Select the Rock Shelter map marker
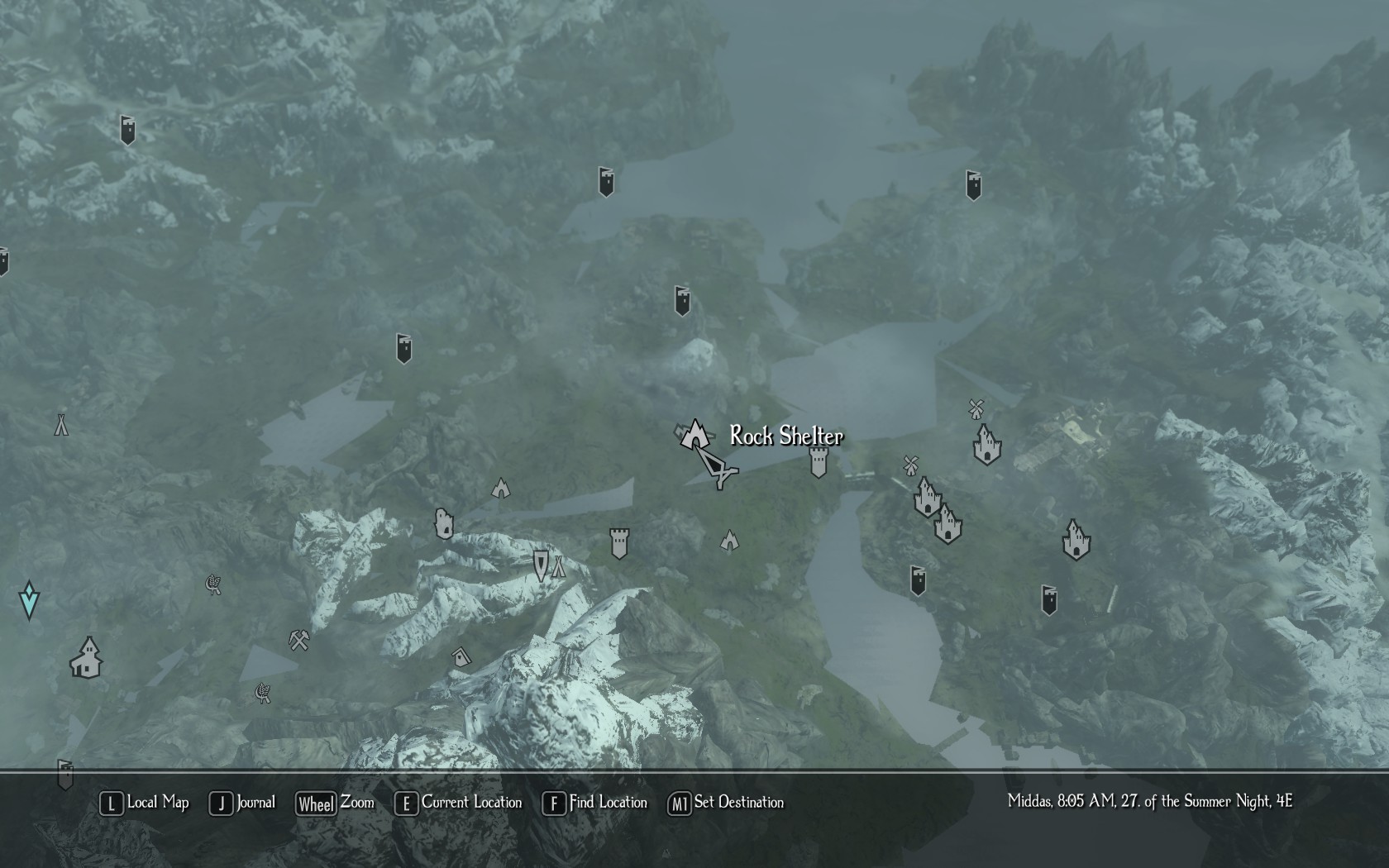Viewport: 1389px width, 868px height. 694,433
